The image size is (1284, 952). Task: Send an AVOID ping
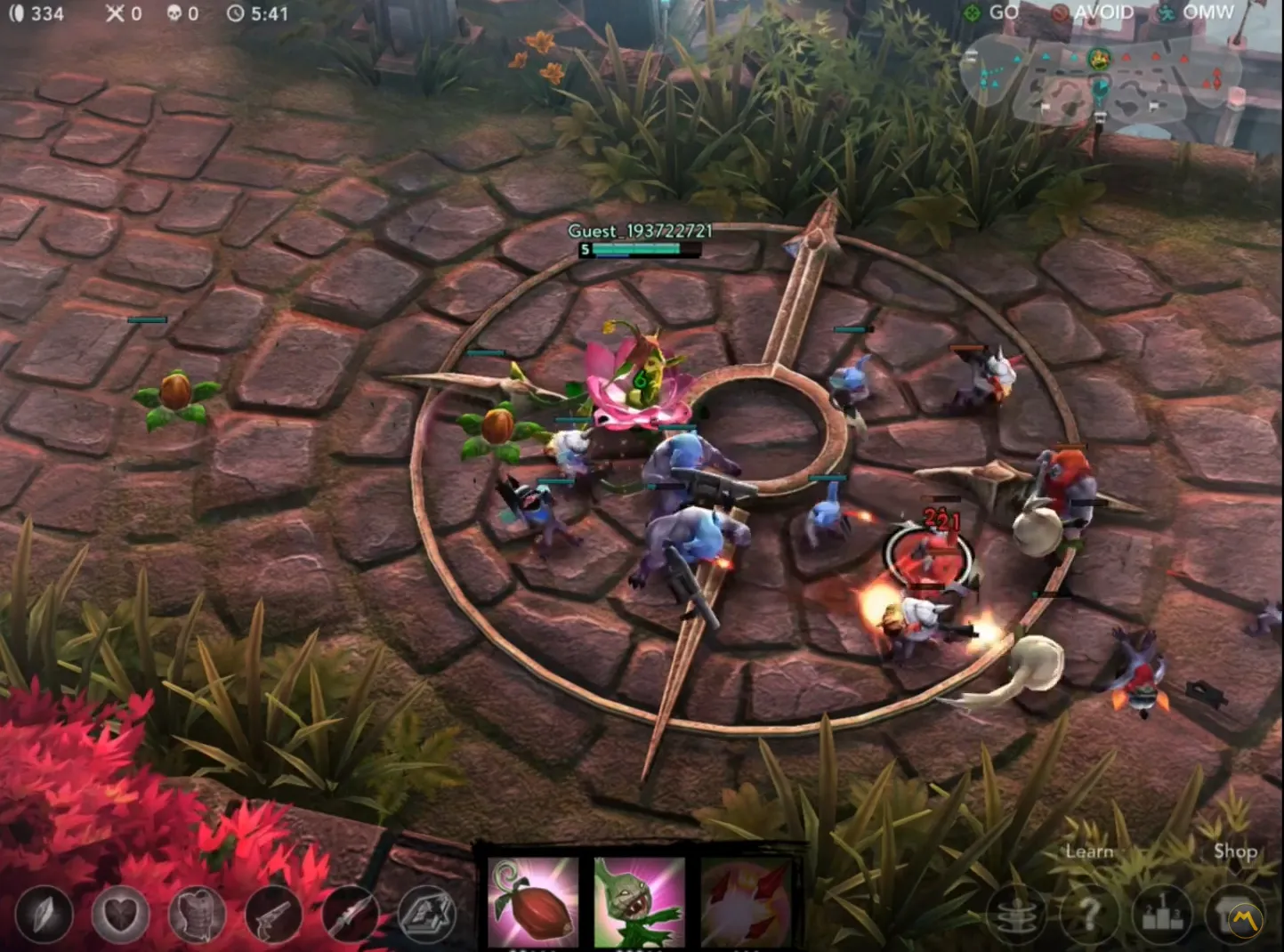coord(1087,12)
